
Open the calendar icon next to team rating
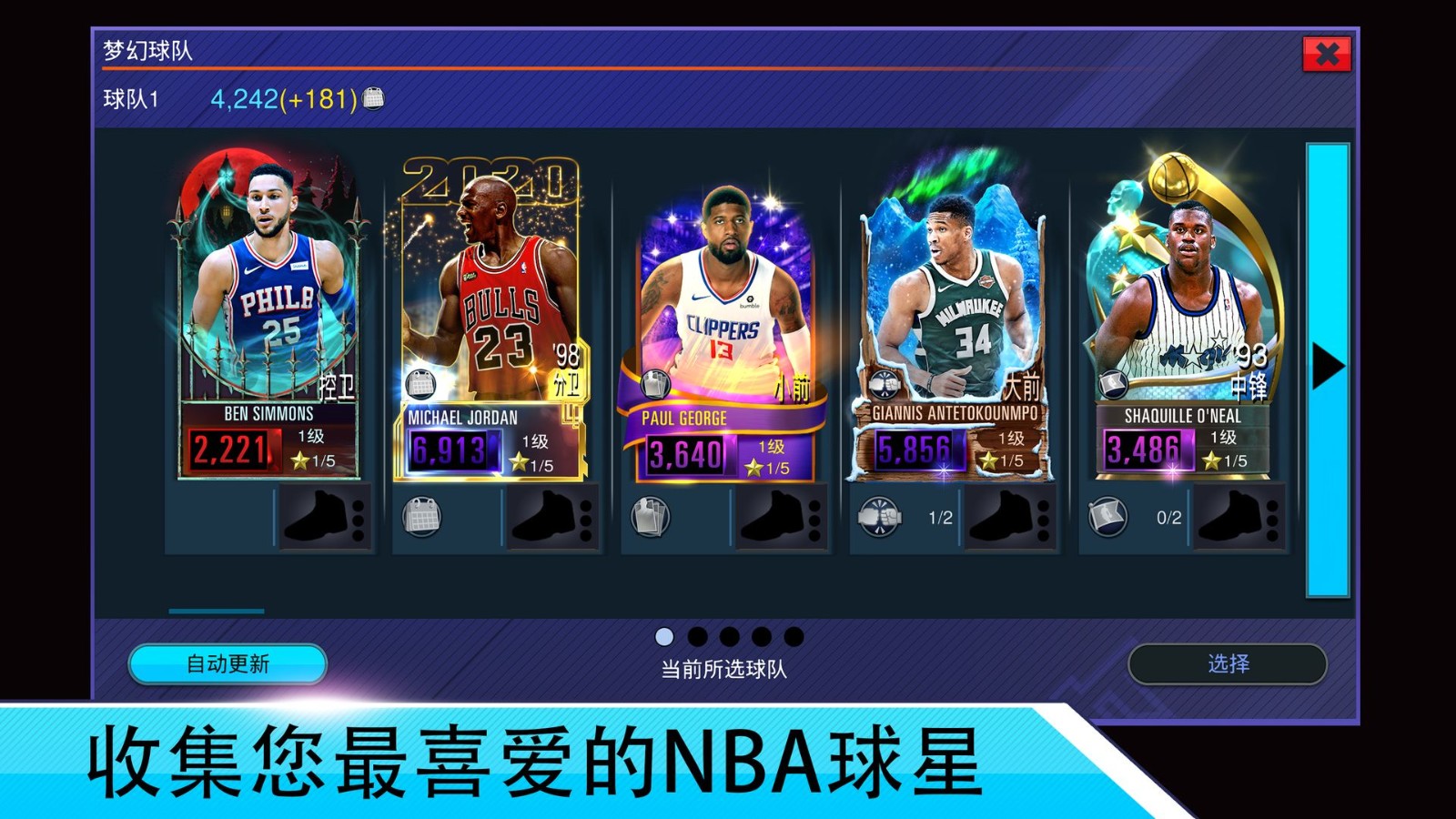coord(370,100)
